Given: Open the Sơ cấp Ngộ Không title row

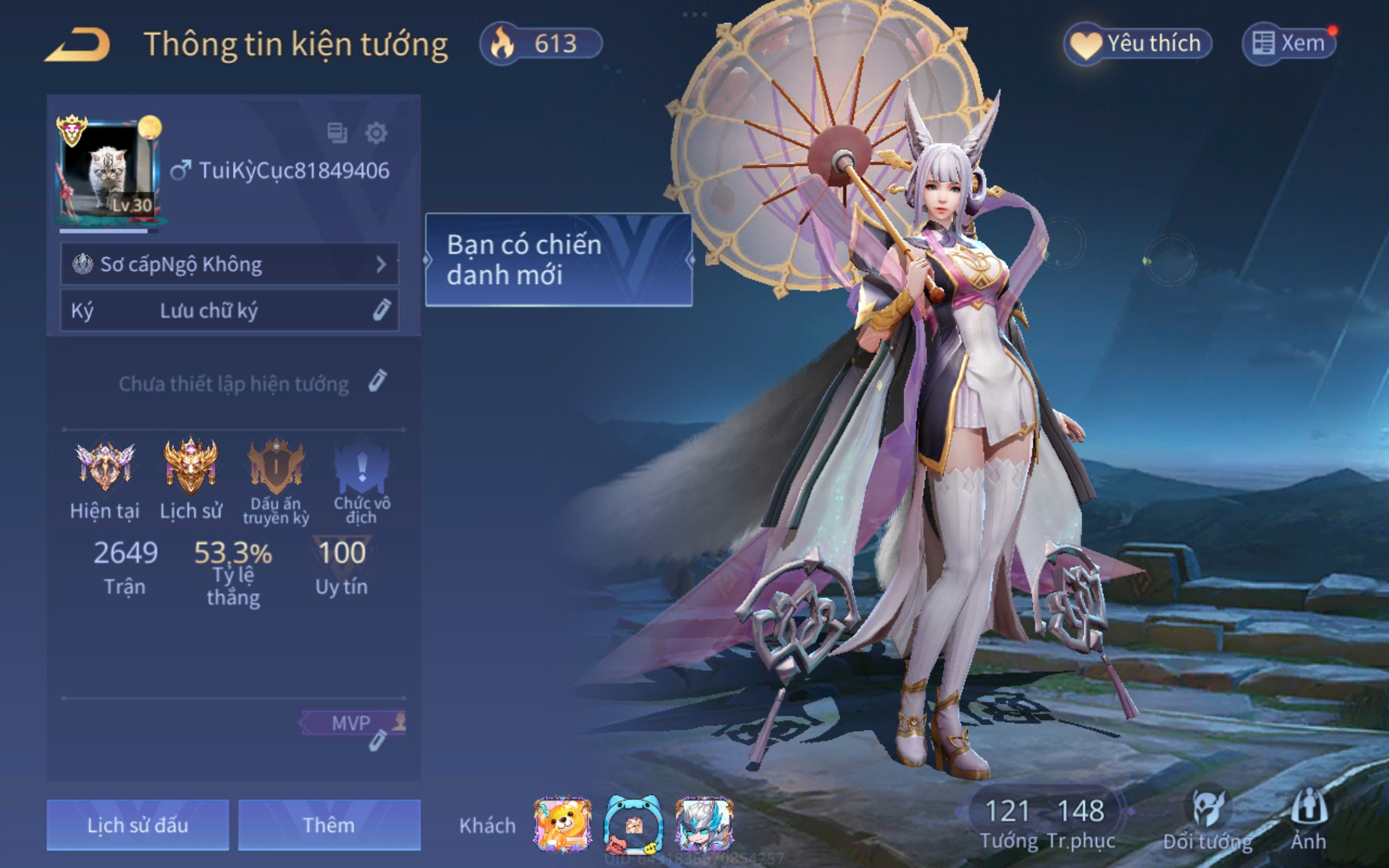Looking at the screenshot, I should [x=229, y=264].
